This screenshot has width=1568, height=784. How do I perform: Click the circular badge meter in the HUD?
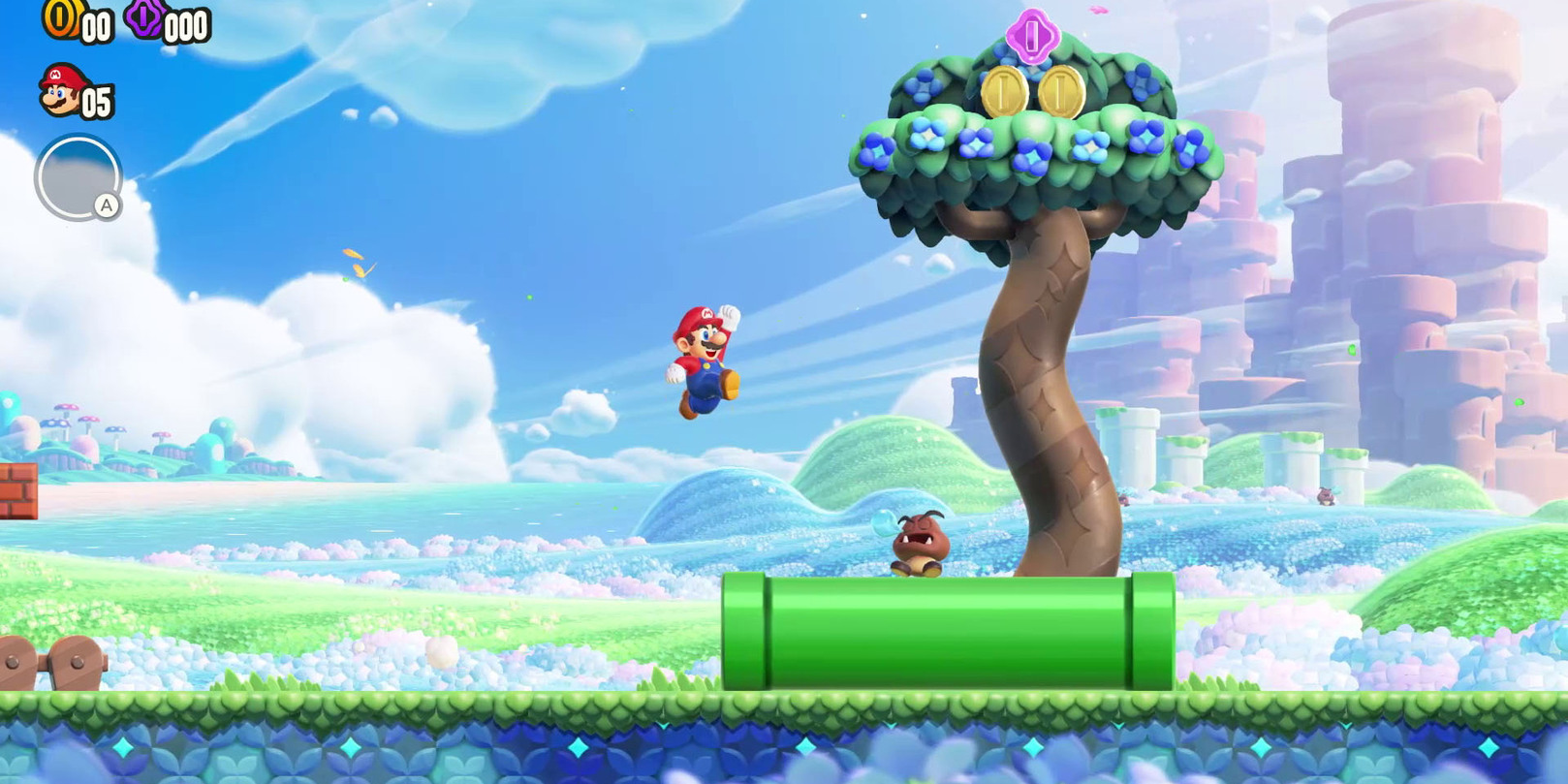click(79, 176)
